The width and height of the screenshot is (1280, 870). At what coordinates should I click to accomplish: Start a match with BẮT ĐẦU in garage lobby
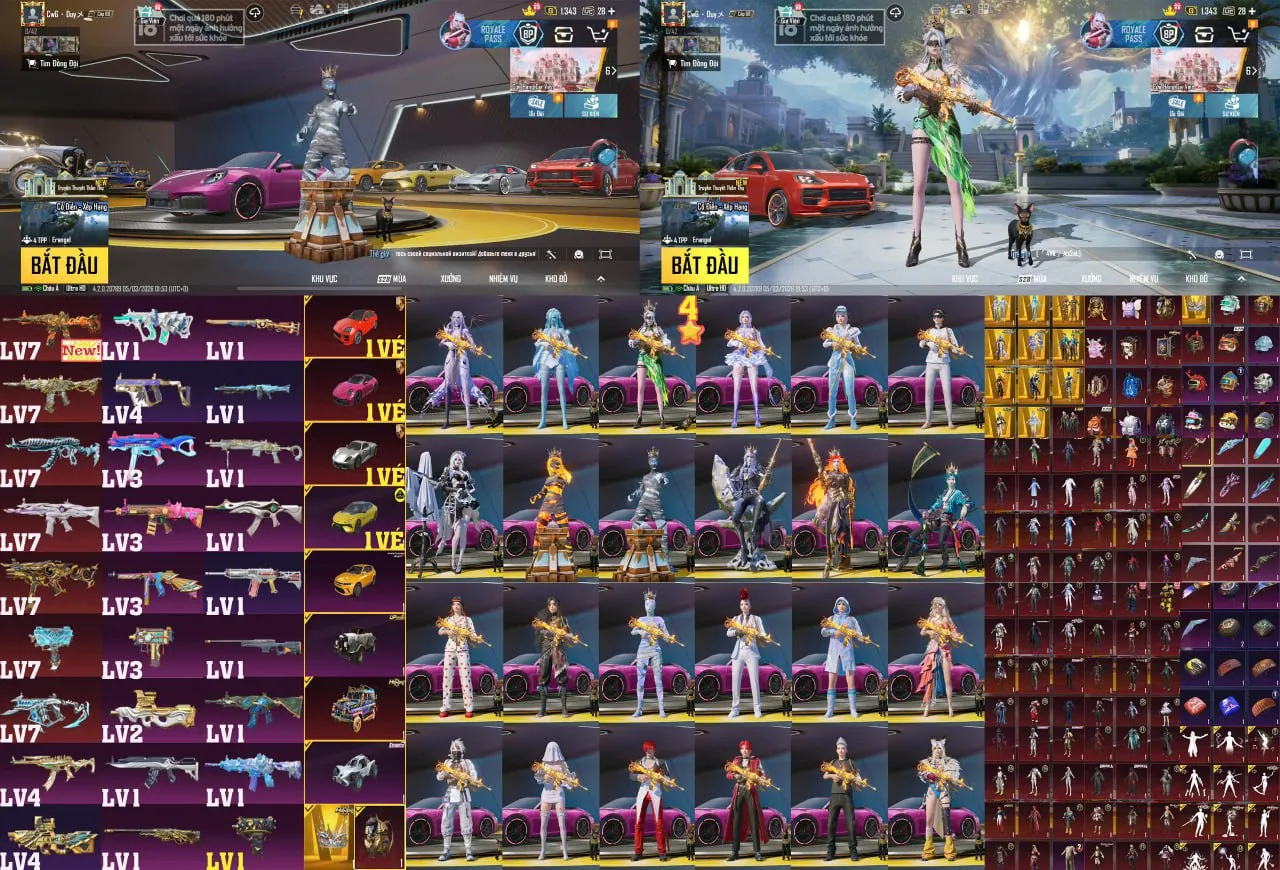pos(63,265)
